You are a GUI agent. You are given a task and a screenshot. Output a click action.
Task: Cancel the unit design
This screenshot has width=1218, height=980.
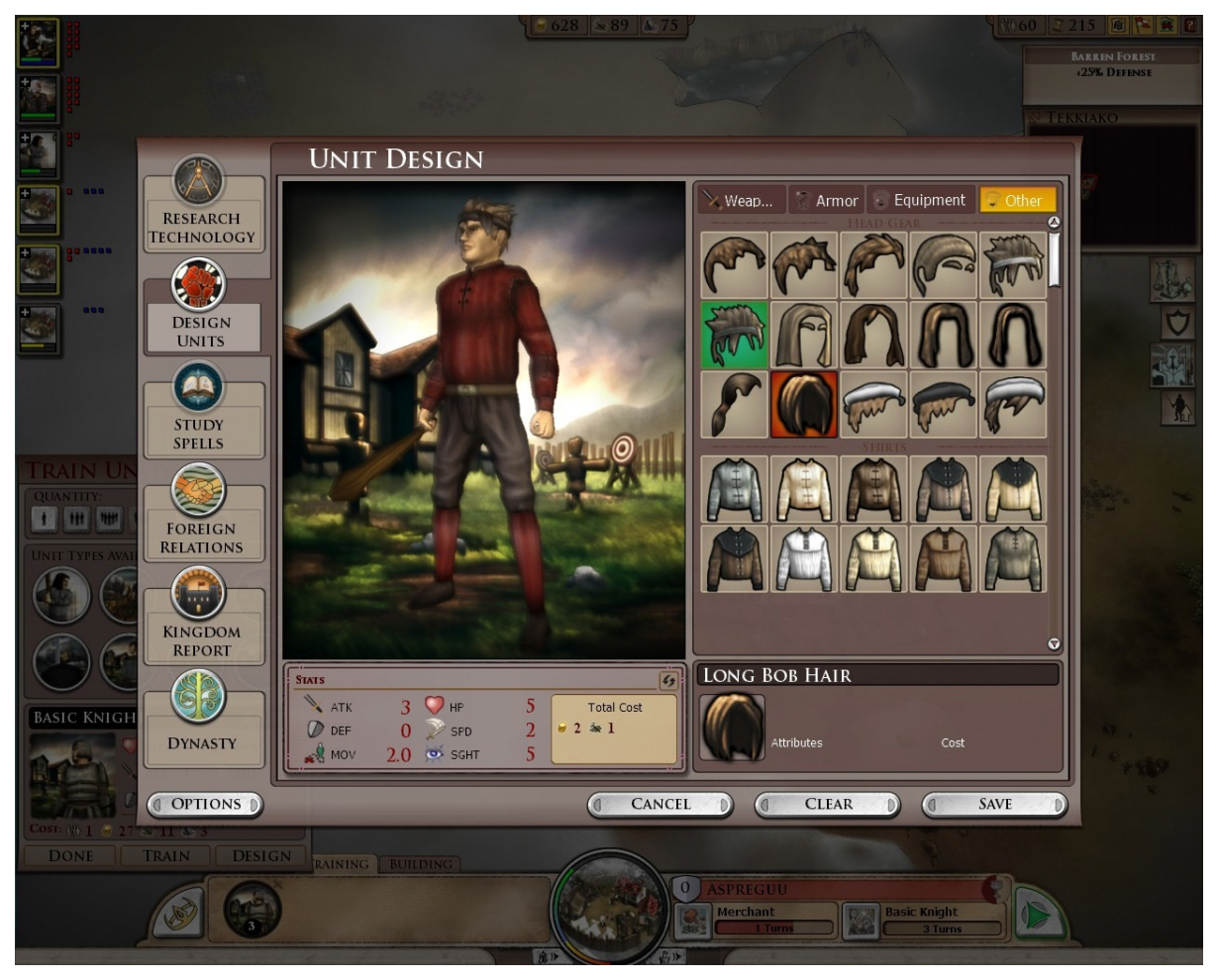660,805
